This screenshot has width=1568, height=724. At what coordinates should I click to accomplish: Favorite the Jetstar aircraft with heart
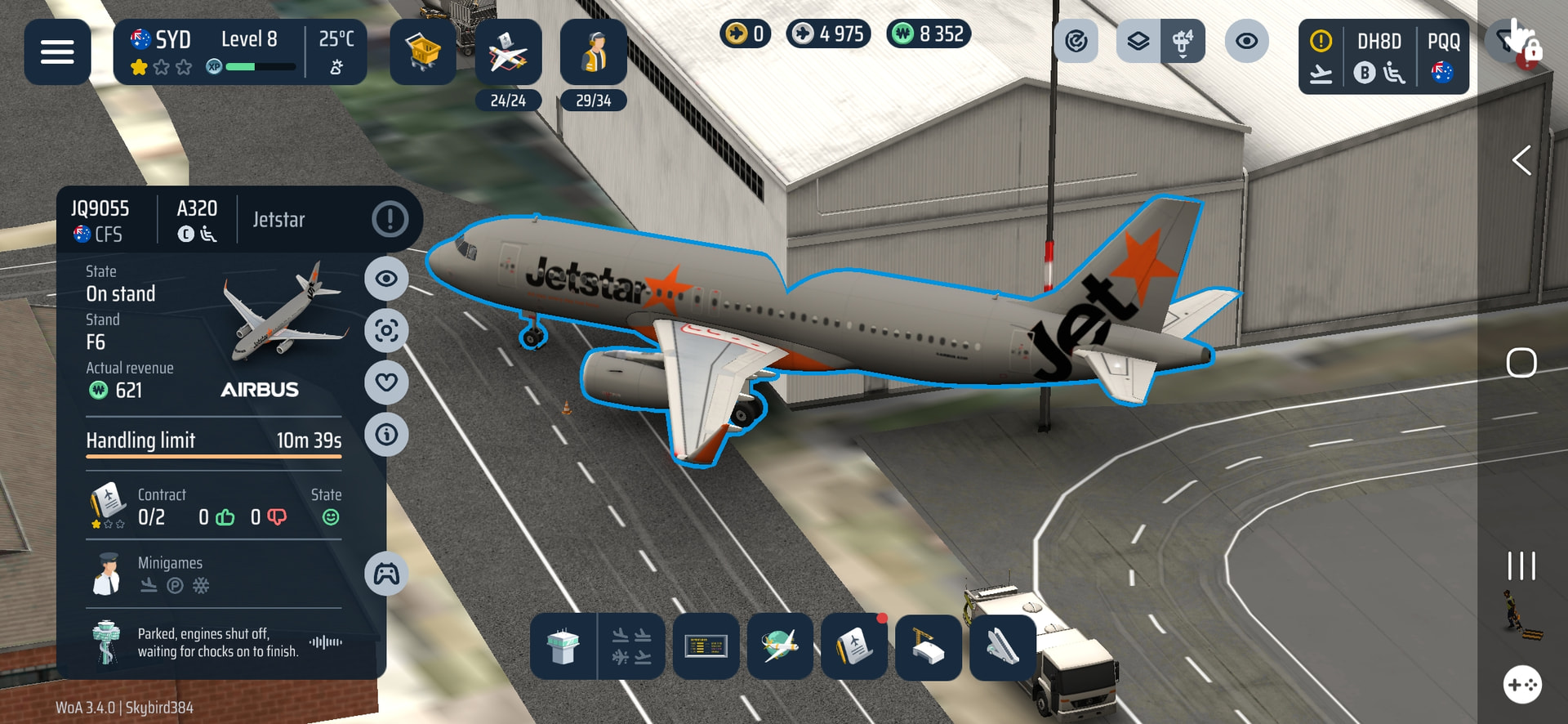[x=386, y=382]
